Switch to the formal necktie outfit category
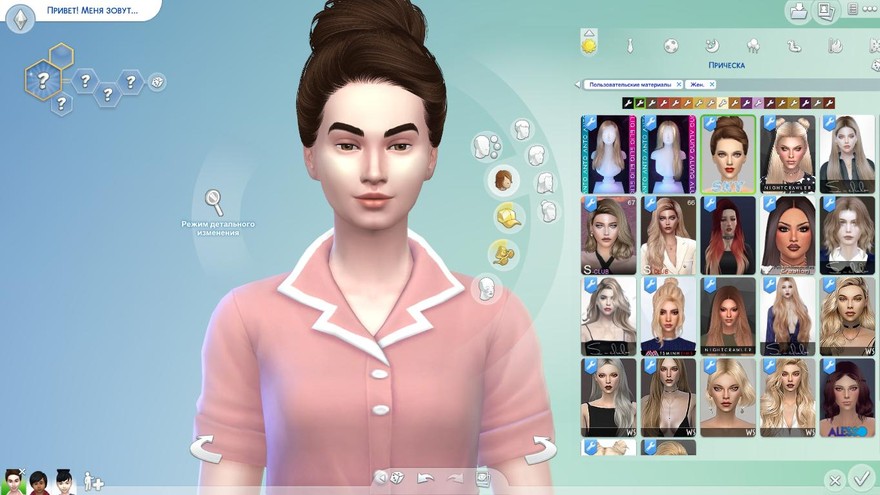 pos(630,45)
